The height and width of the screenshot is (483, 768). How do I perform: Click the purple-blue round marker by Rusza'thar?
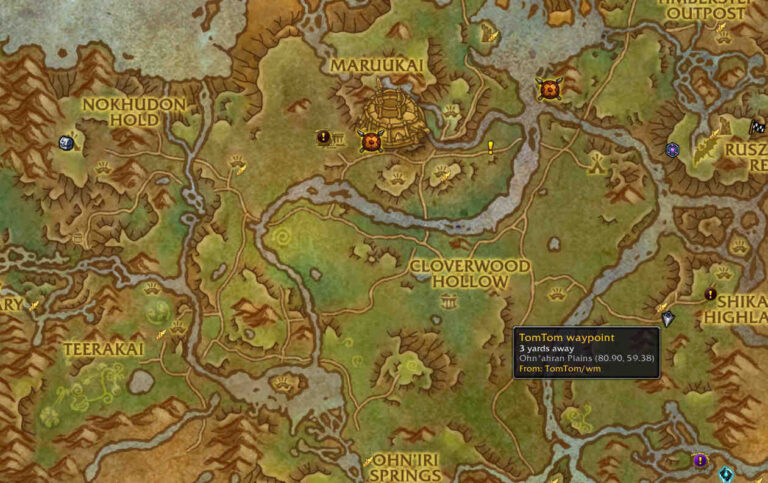click(673, 150)
